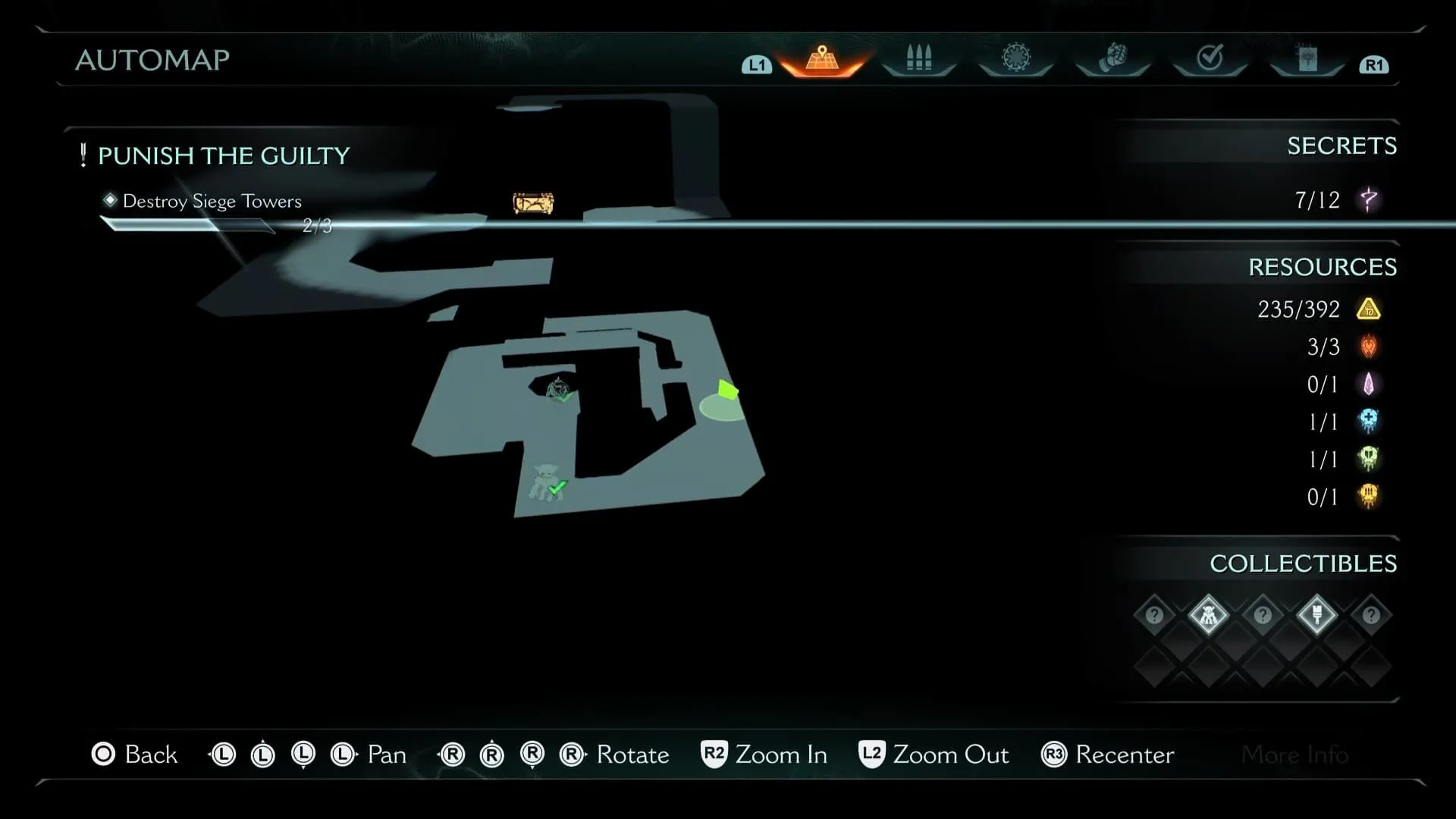Select the gold chest marker on the map

533,203
